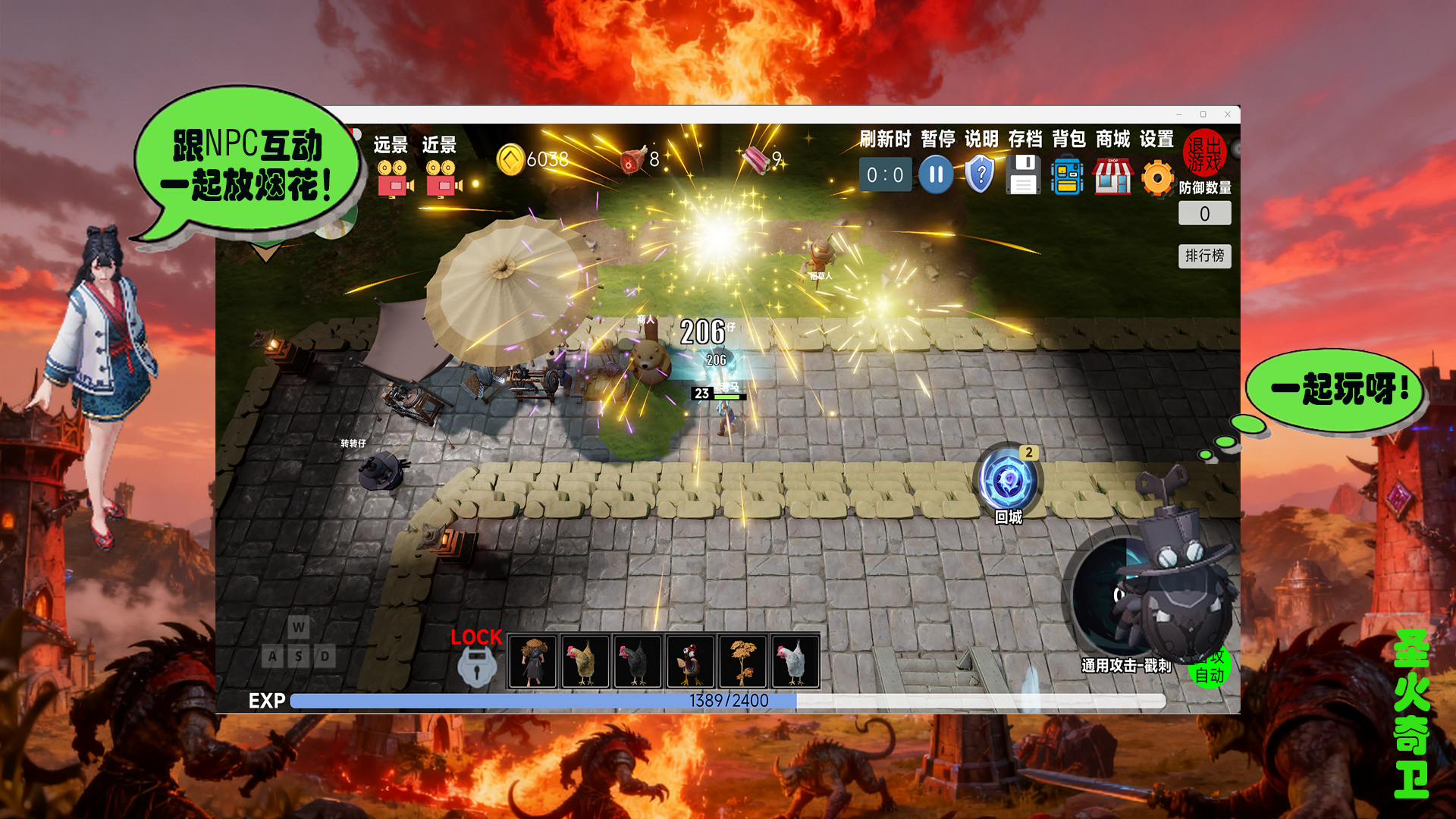Screen dimensions: 1456x819
Task: Open settings with the orange gear
Action: tap(1157, 178)
